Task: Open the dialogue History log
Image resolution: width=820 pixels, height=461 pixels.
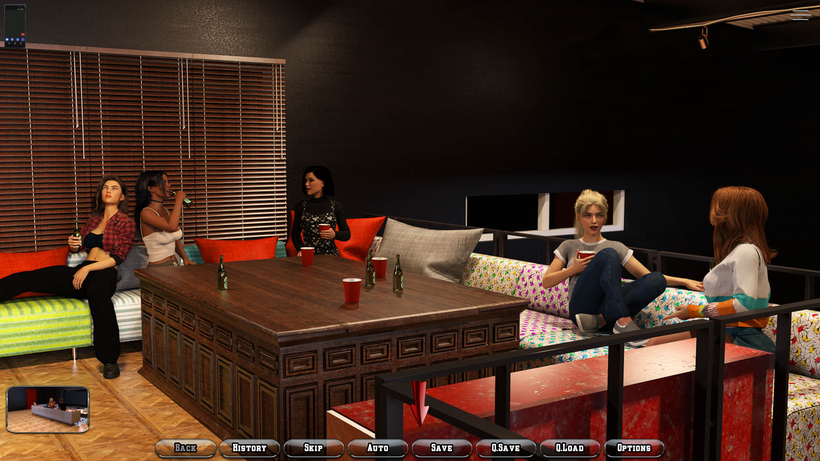Action: click(x=249, y=448)
